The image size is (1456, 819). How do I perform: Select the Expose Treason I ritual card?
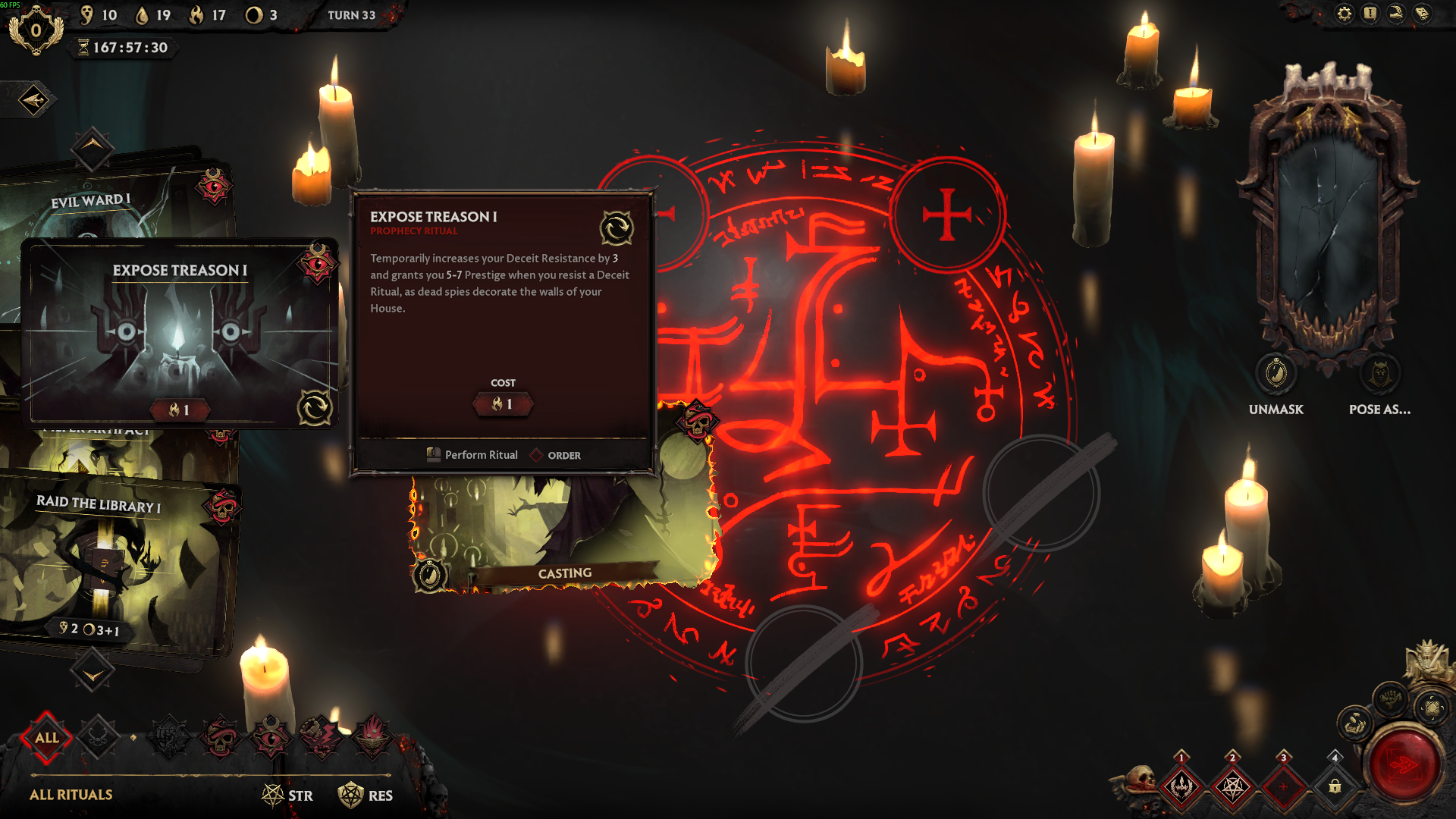tap(179, 334)
